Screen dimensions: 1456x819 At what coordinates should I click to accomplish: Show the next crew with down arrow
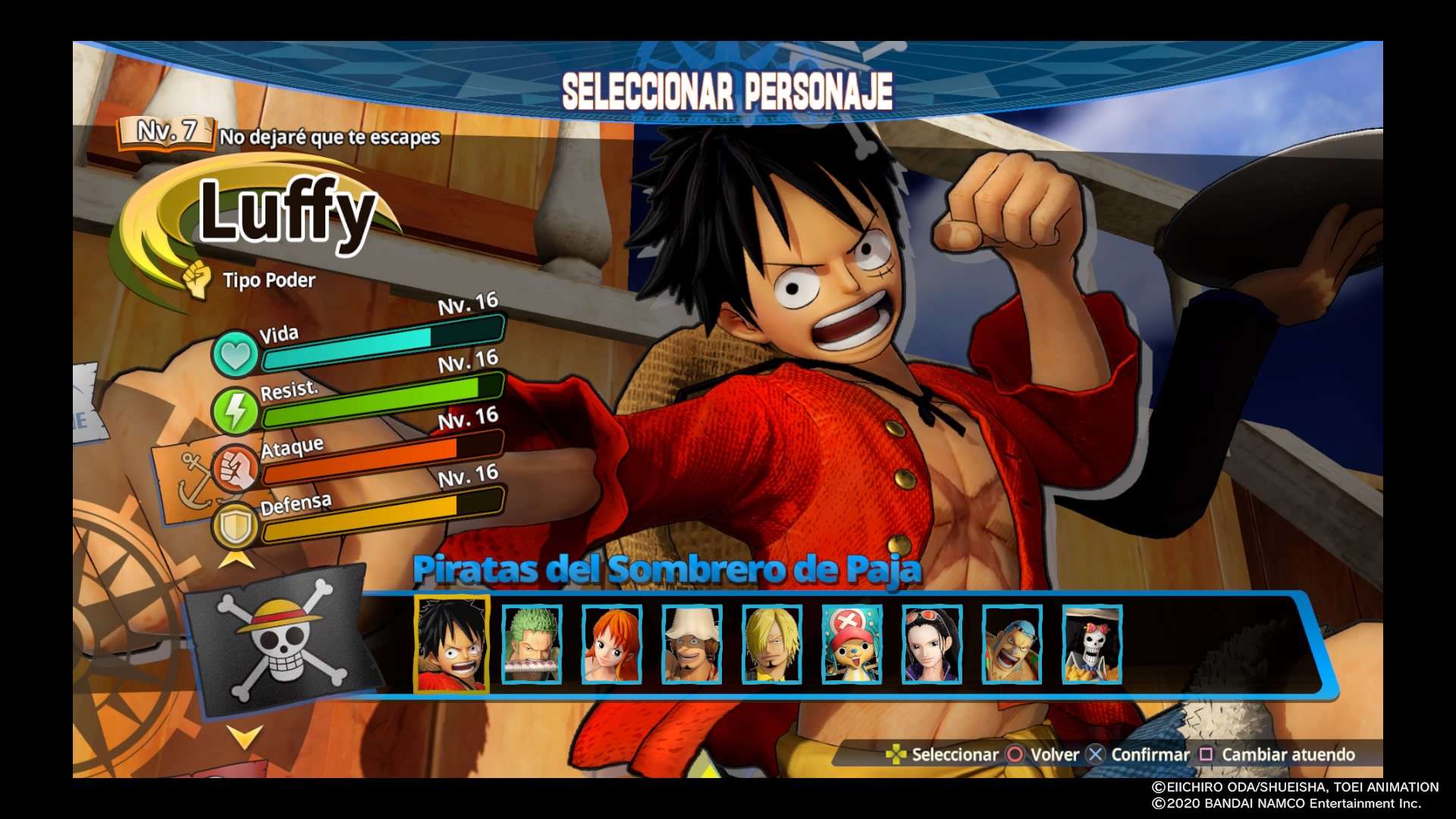click(244, 735)
